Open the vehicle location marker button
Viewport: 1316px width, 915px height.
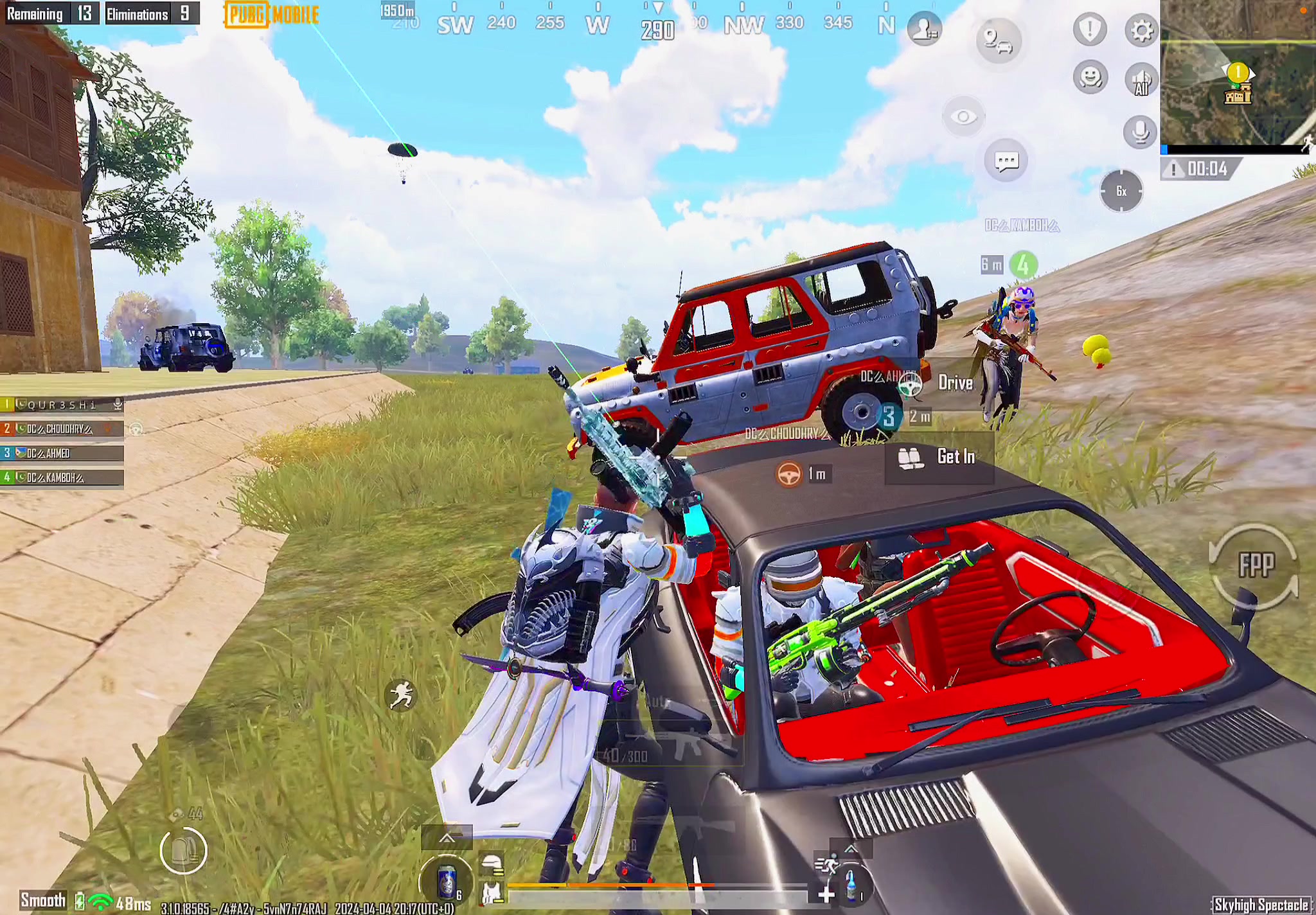(998, 40)
